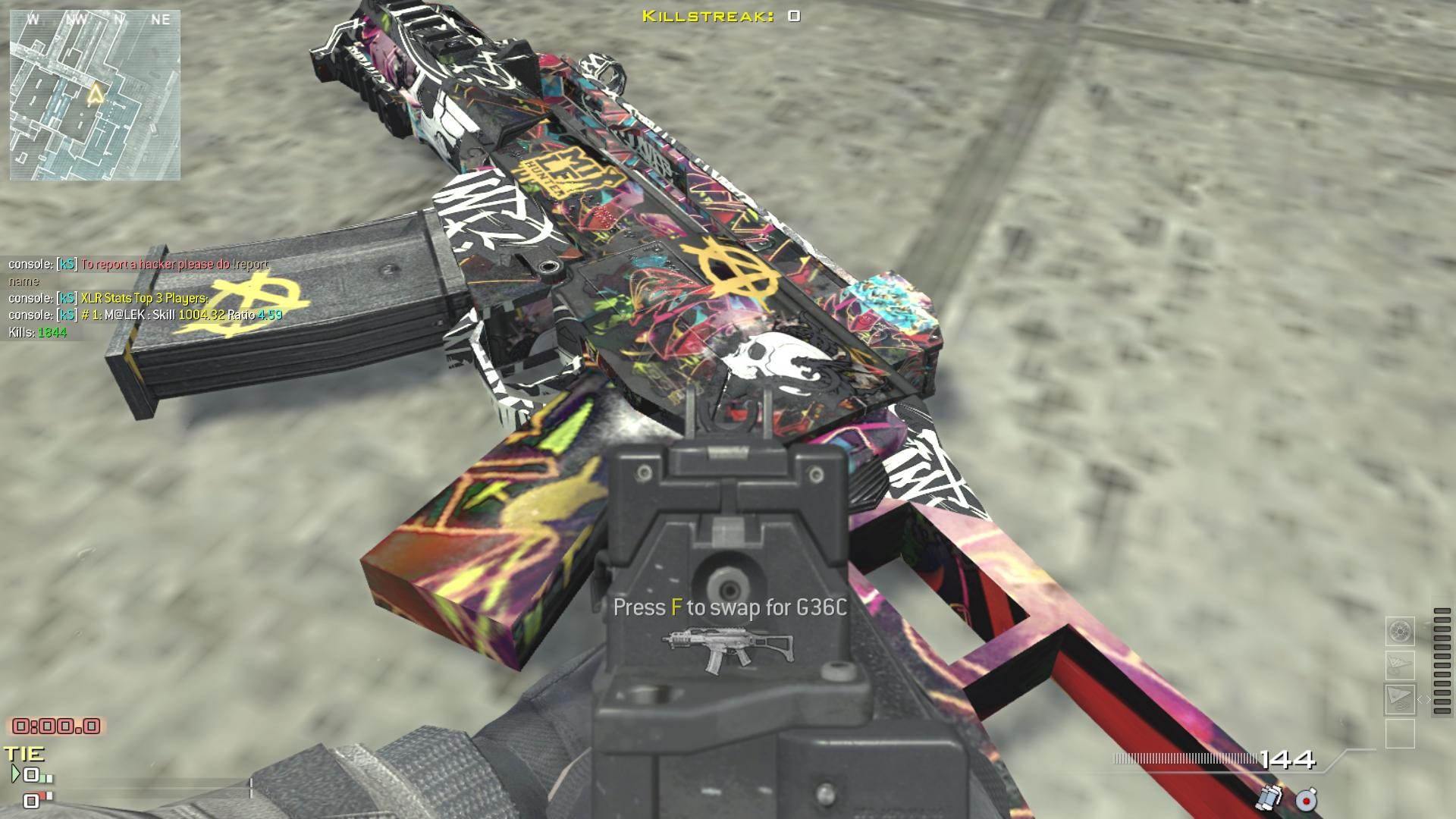The height and width of the screenshot is (819, 1456).
Task: Select the topmost killstreak reward icon
Action: tap(1401, 632)
